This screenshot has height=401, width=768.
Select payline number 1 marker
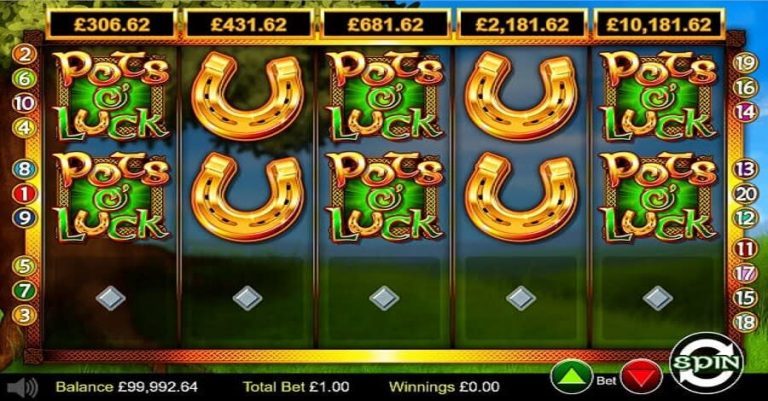[24, 193]
